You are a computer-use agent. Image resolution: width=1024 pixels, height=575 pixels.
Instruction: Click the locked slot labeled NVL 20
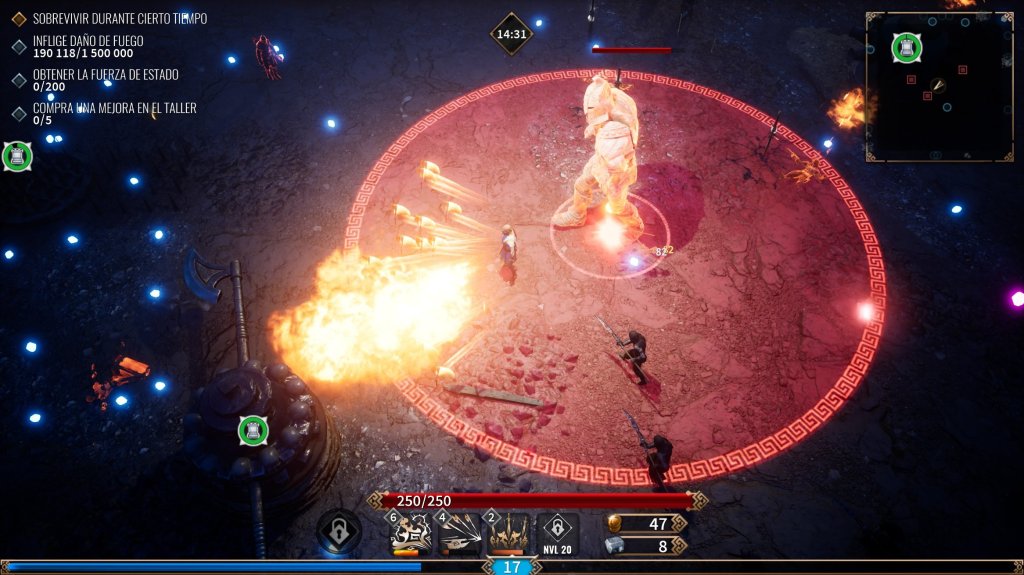pos(557,534)
